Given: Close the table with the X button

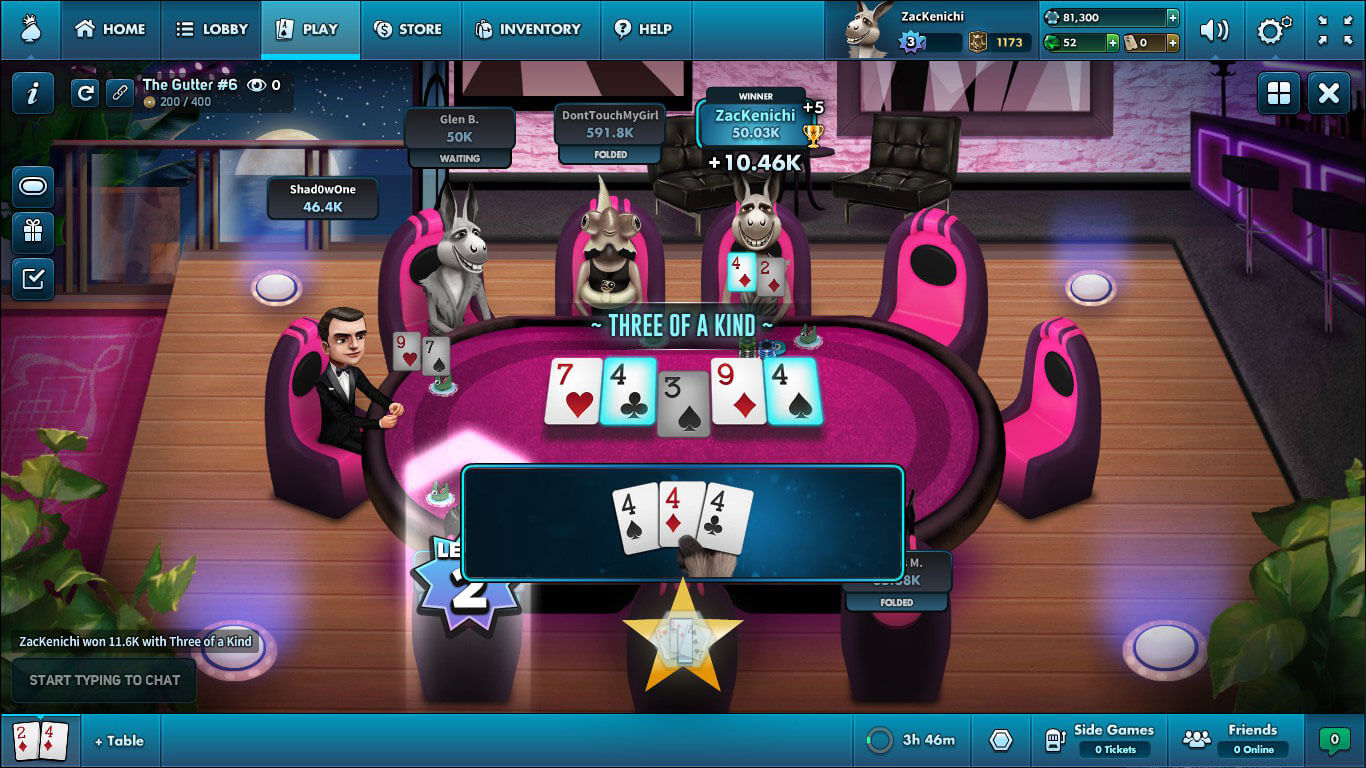Looking at the screenshot, I should pos(1329,94).
